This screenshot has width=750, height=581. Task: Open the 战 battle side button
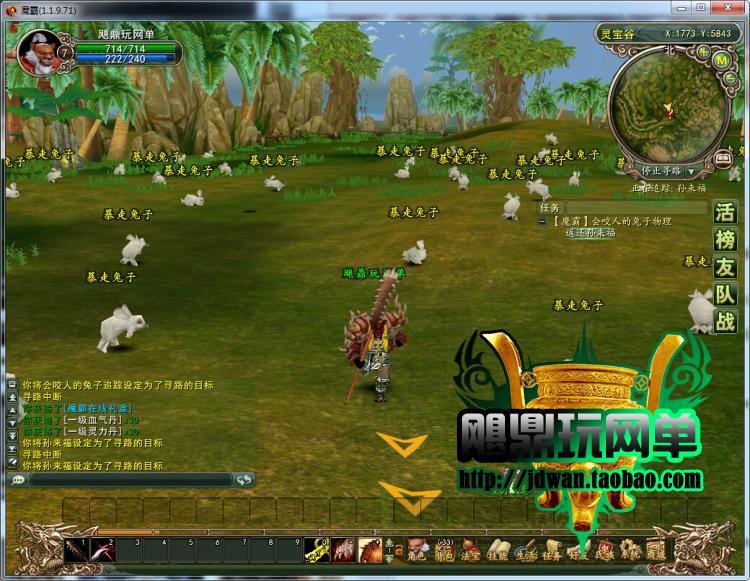(725, 321)
